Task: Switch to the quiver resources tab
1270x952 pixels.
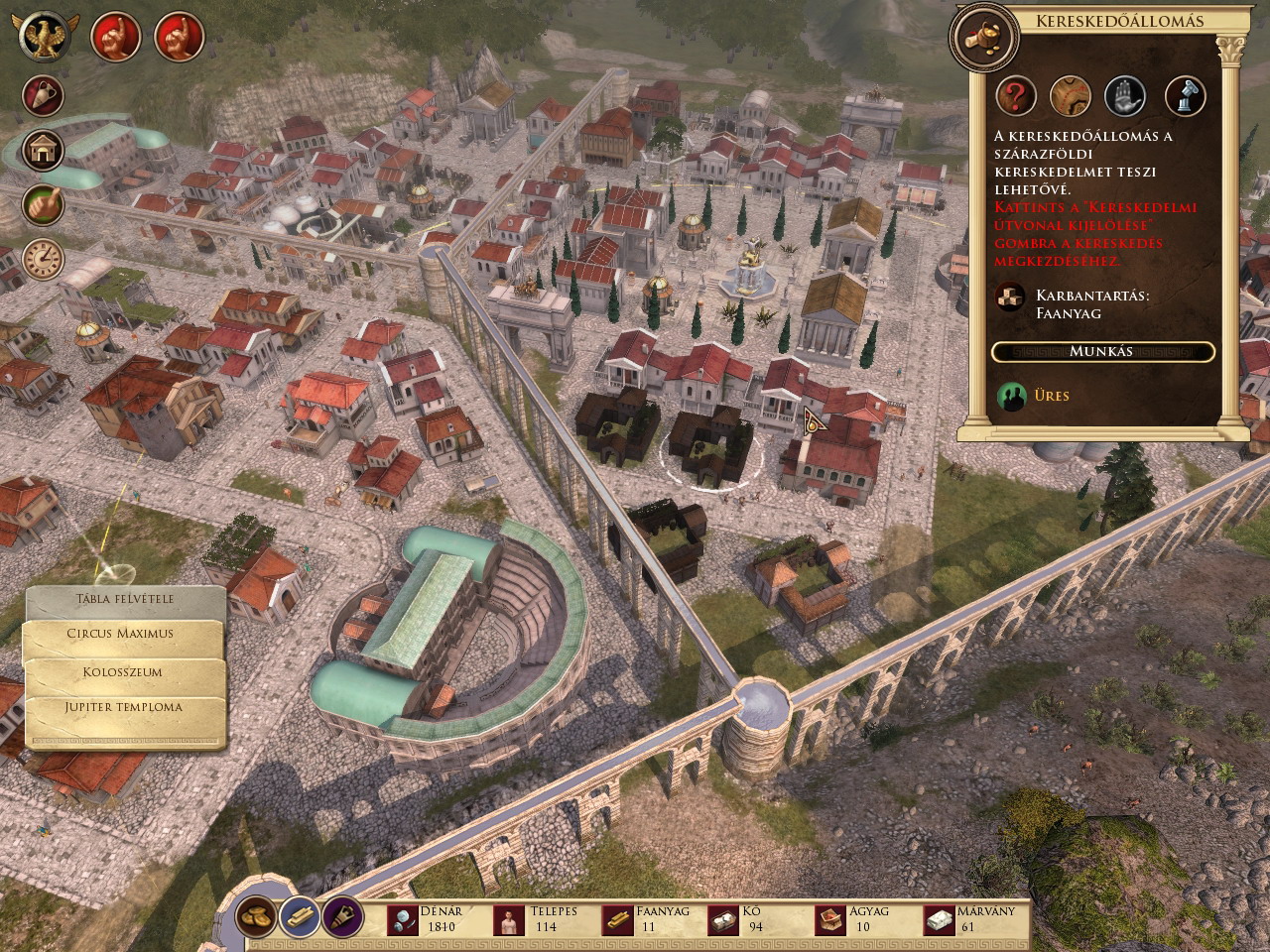Action: point(342,915)
